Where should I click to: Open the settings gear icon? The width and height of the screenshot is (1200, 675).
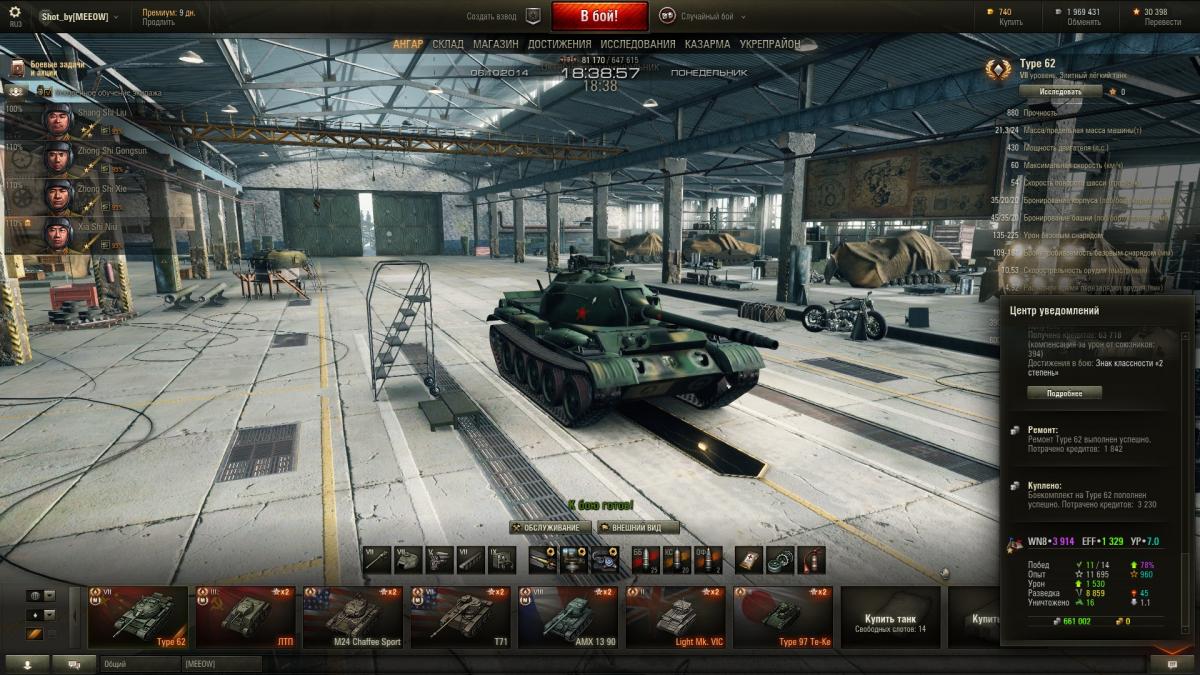pyautogui.click(x=15, y=13)
